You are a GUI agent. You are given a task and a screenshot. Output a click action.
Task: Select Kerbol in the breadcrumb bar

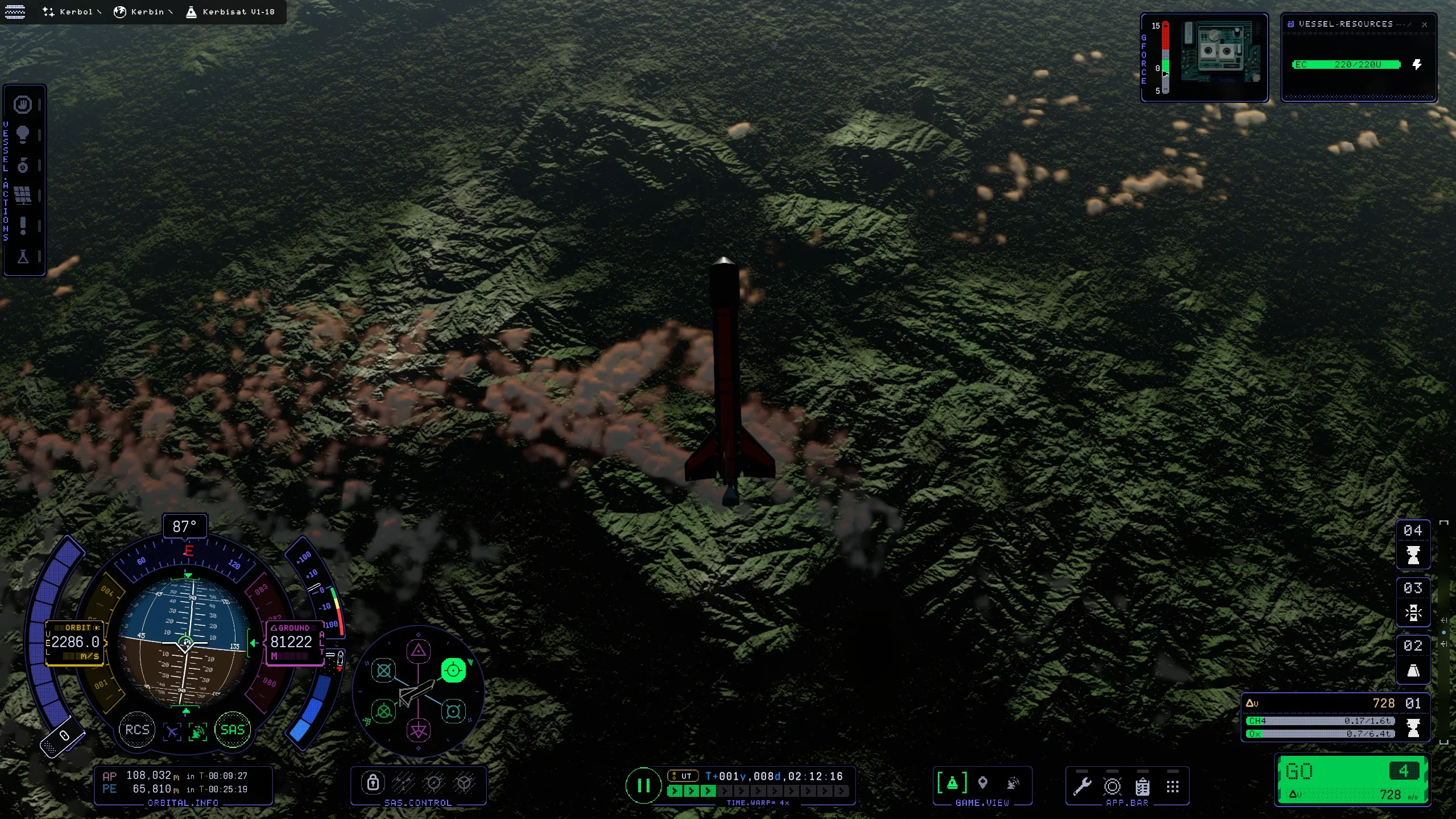coord(71,11)
